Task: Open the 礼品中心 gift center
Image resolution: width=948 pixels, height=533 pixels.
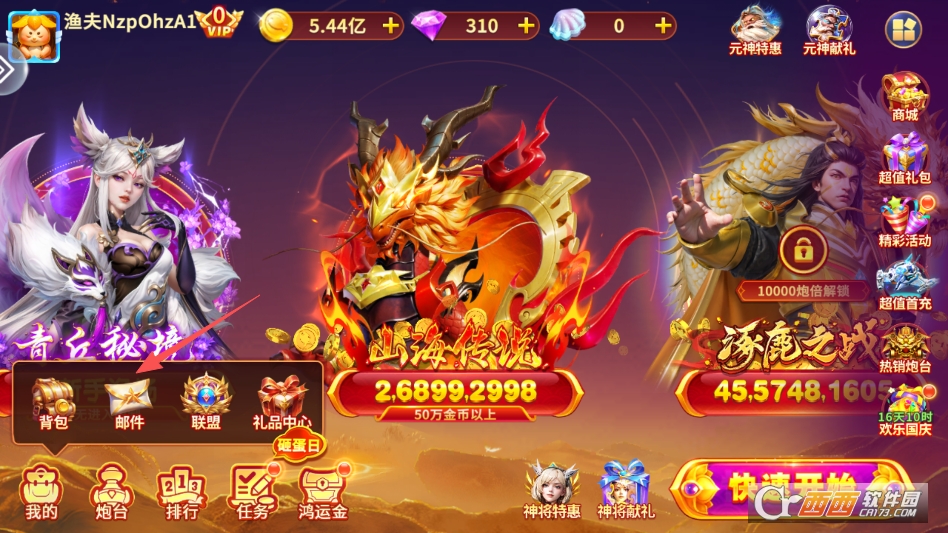Action: (x=281, y=402)
